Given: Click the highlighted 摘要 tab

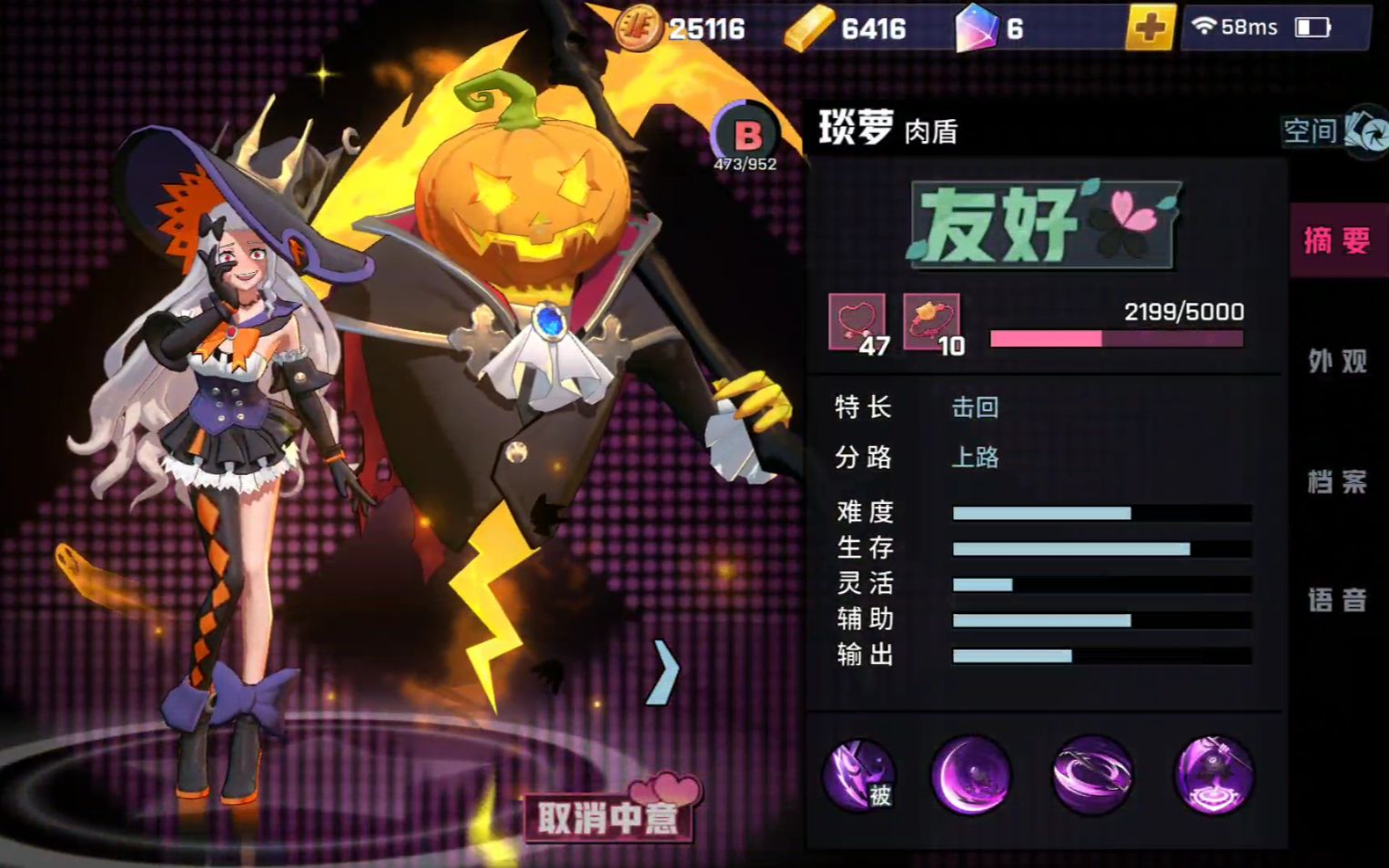Looking at the screenshot, I should (x=1337, y=240).
